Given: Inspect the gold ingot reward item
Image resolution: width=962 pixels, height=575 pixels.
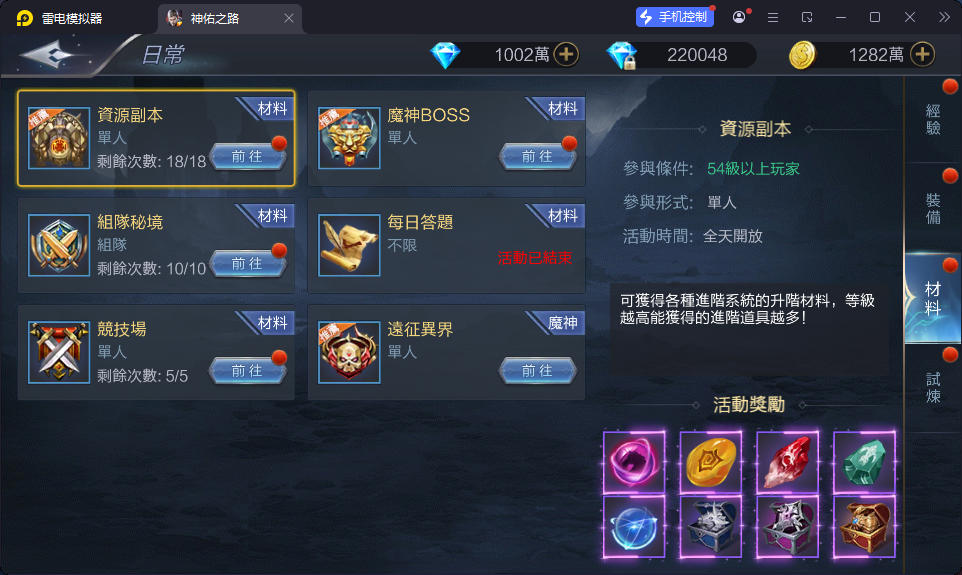Looking at the screenshot, I should tap(711, 461).
